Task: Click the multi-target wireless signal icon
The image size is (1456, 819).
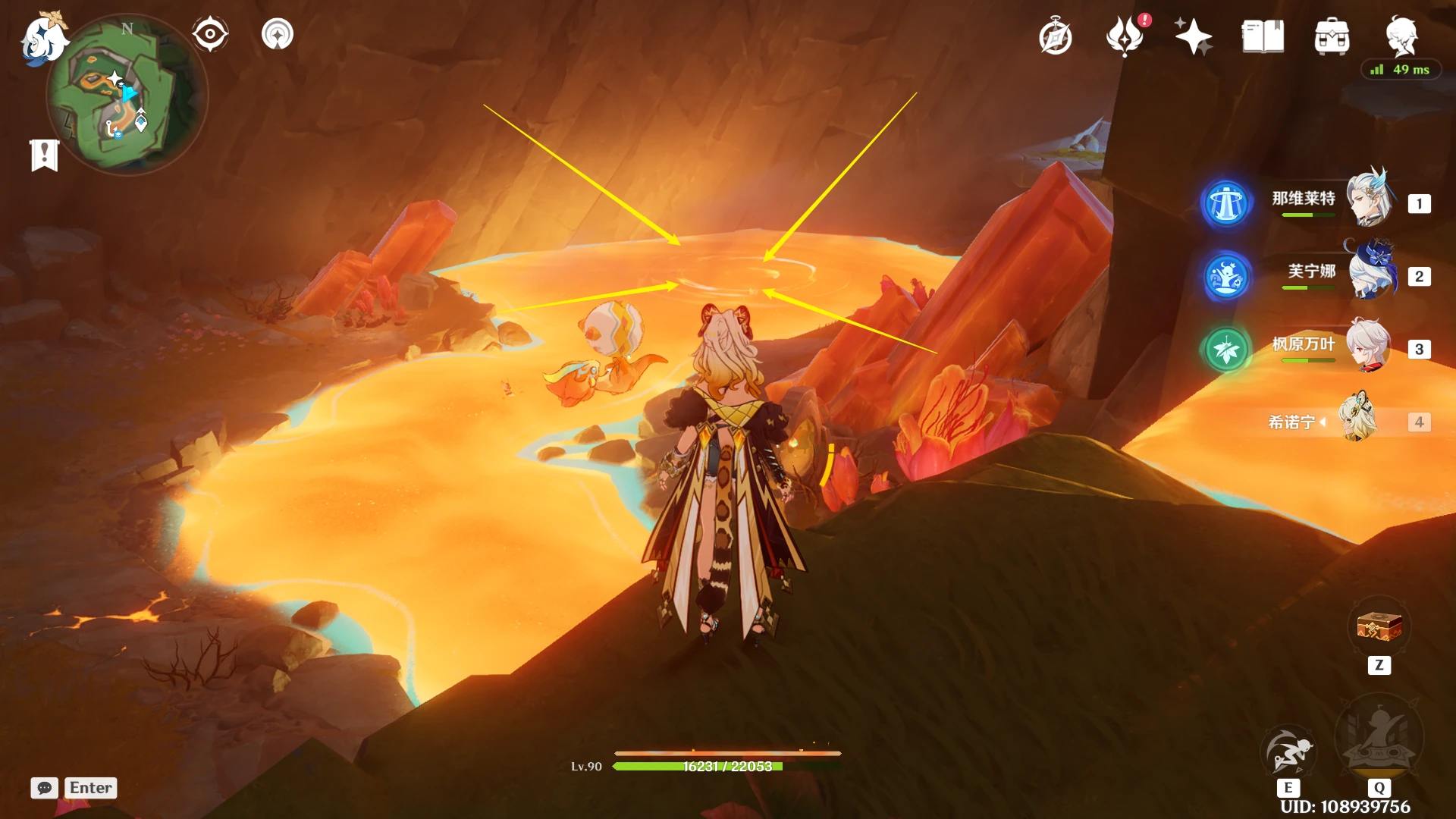Action: click(x=278, y=34)
